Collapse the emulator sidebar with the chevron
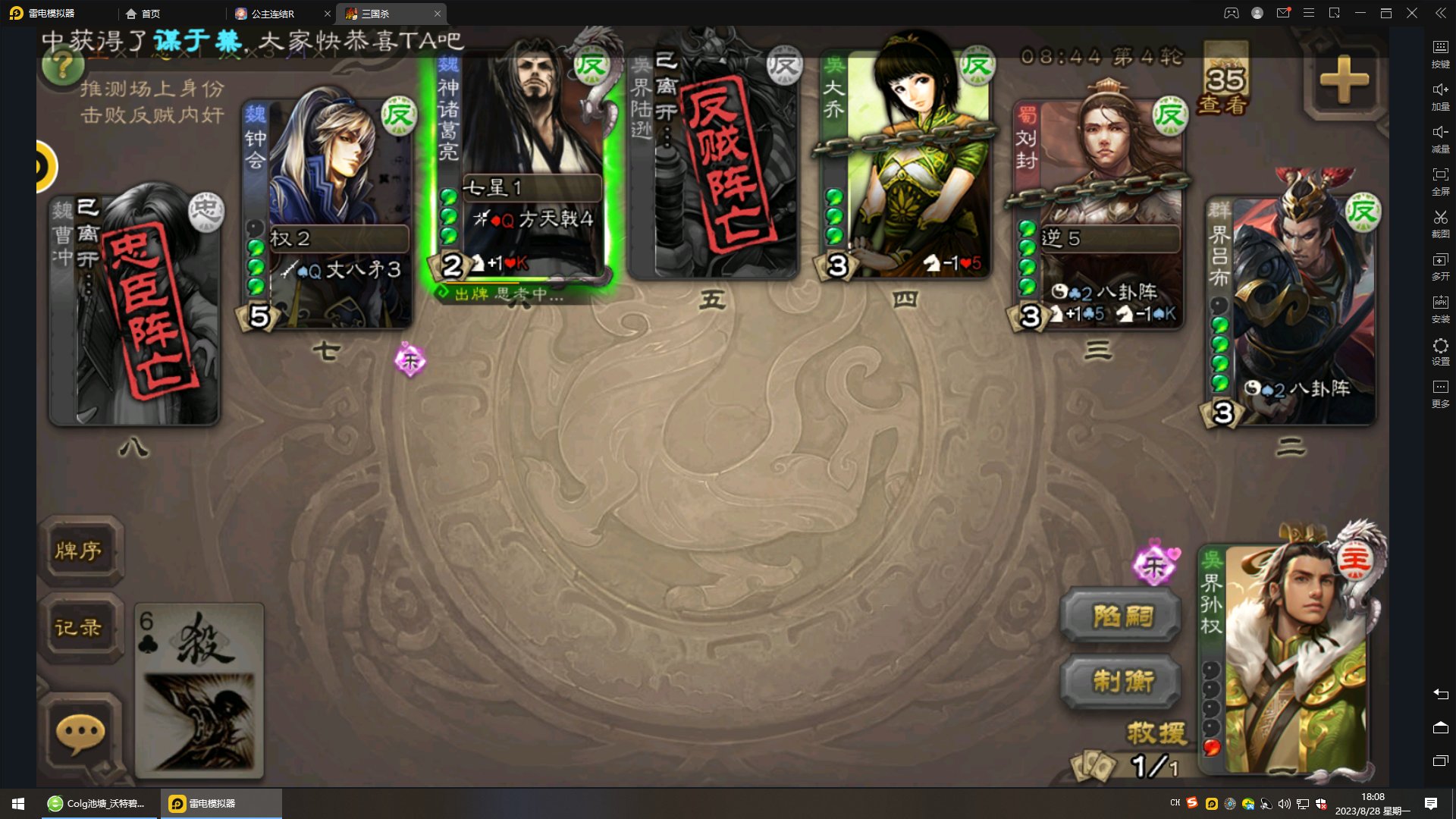The height and width of the screenshot is (819, 1456). 1439,13
